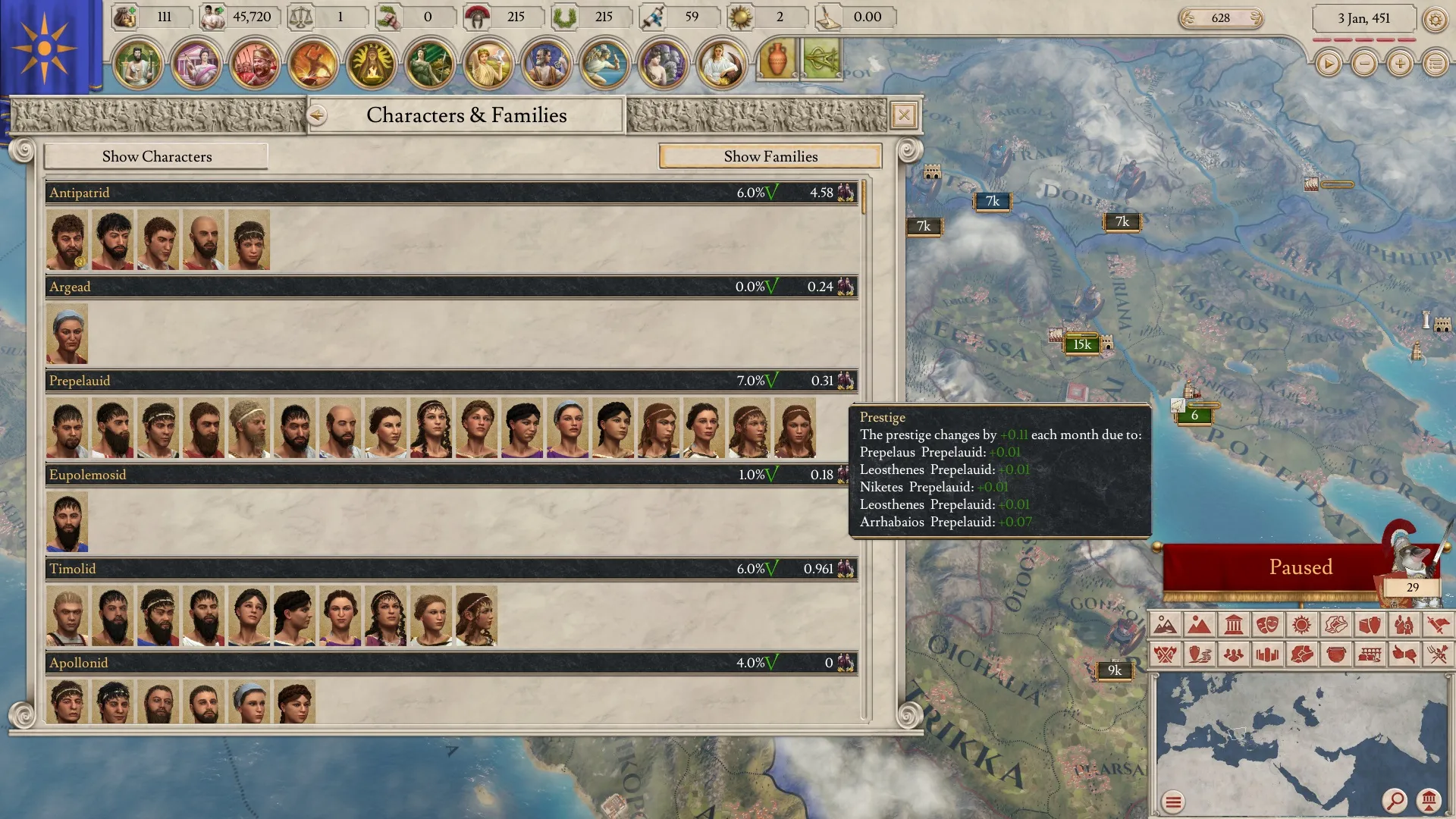Viewport: 1456px width, 819px height.
Task: Close the Characters & Families window
Action: 903,115
